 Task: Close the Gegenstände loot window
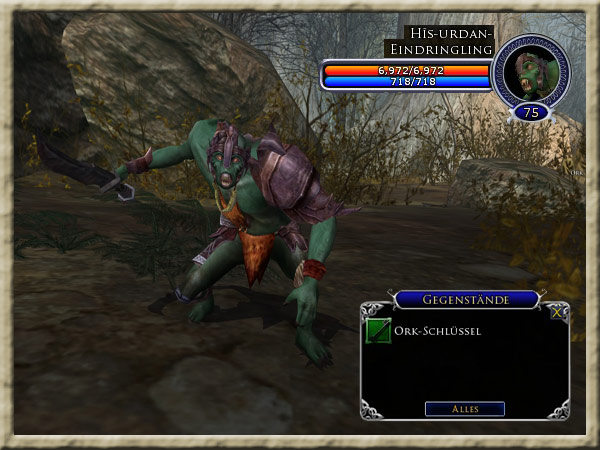557,312
